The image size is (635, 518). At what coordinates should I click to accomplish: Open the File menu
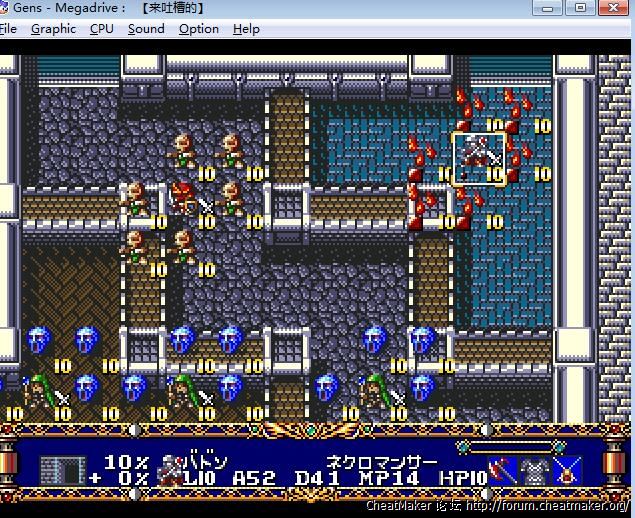pyautogui.click(x=8, y=29)
